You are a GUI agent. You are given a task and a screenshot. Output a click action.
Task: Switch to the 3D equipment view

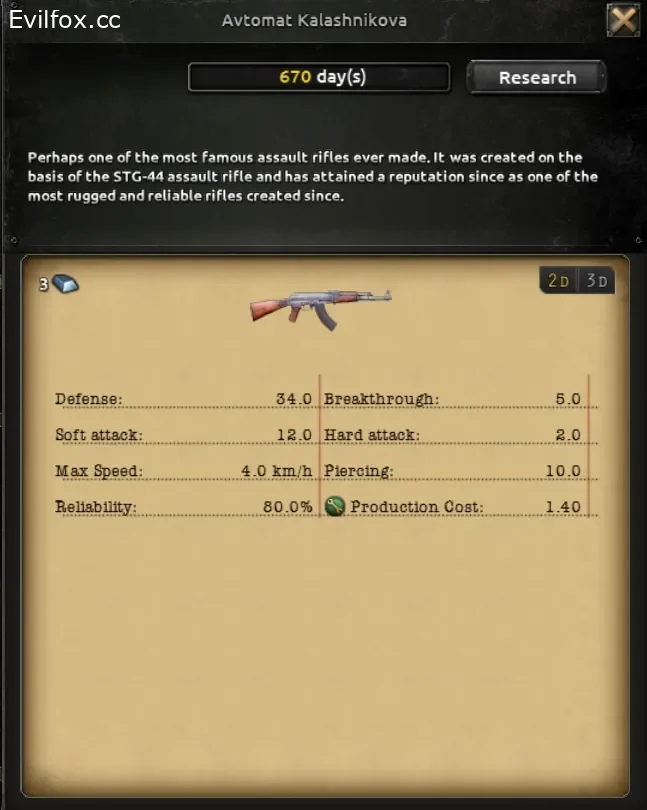[x=597, y=281]
